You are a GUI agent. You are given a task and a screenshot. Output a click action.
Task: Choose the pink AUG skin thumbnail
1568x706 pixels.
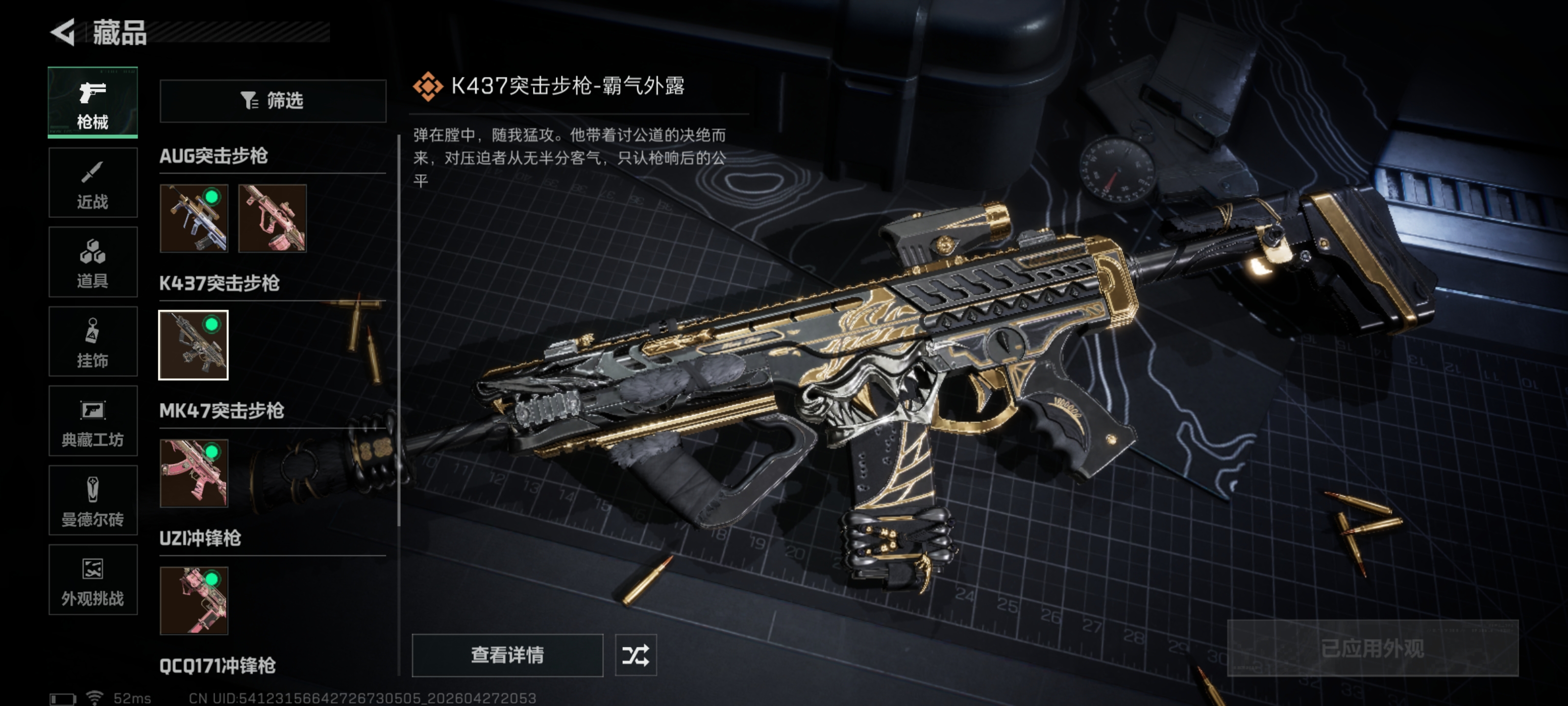pyautogui.click(x=272, y=218)
